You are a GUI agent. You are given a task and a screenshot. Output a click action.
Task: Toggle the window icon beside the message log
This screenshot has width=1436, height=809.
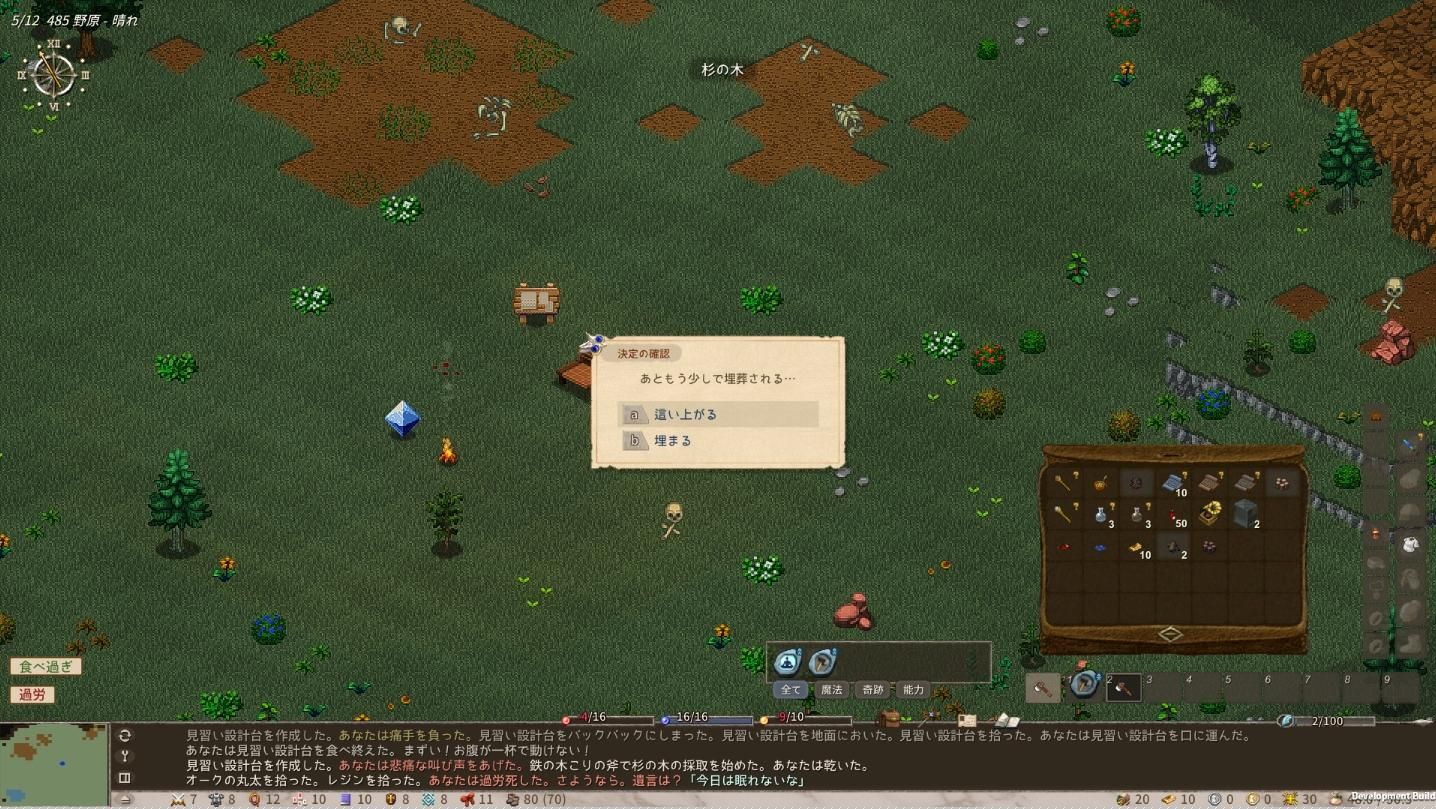pyautogui.click(x=123, y=777)
